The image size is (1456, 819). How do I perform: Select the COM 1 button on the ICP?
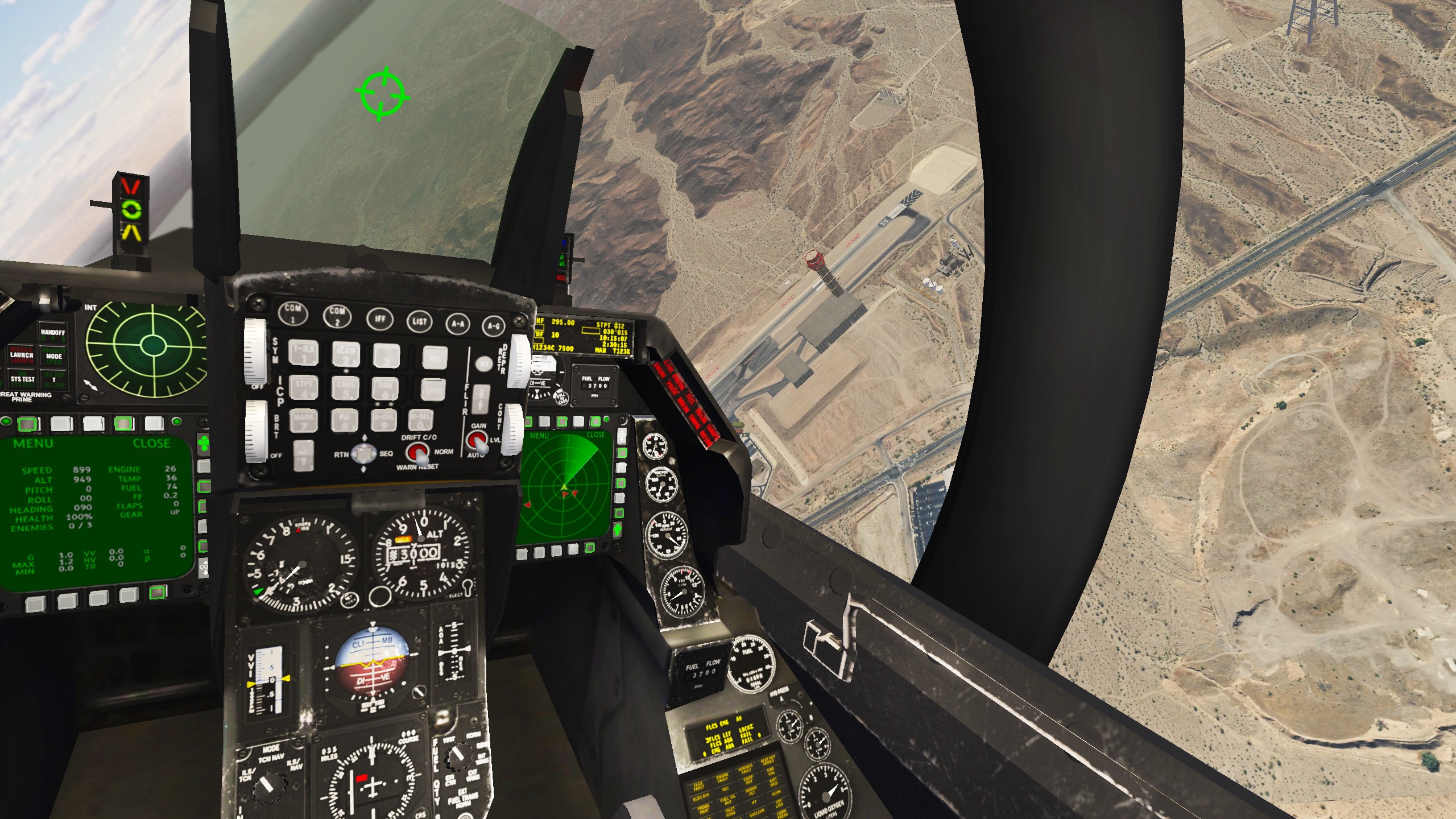point(293,312)
